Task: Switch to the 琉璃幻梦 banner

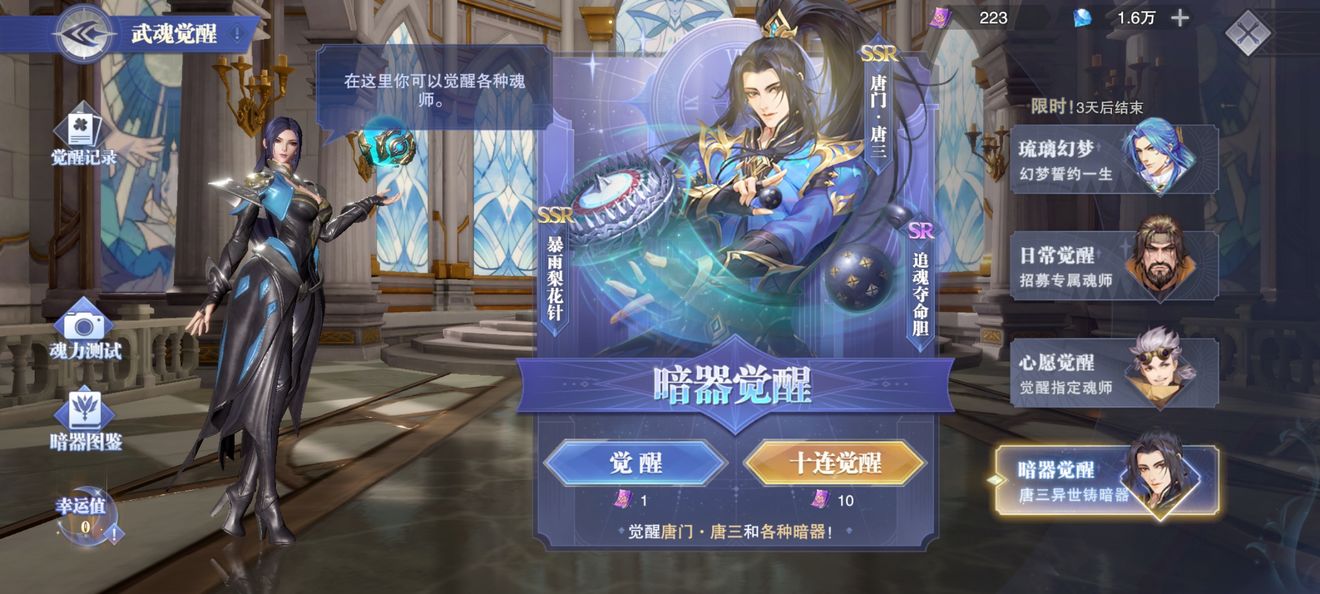Action: click(x=1113, y=160)
